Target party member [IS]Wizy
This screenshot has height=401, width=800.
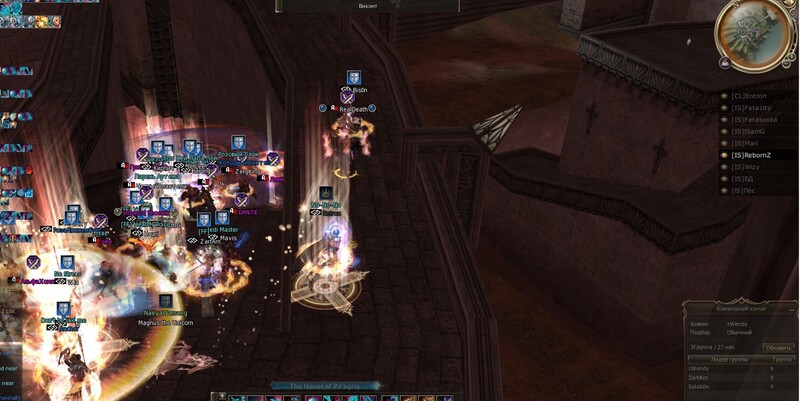(746, 168)
